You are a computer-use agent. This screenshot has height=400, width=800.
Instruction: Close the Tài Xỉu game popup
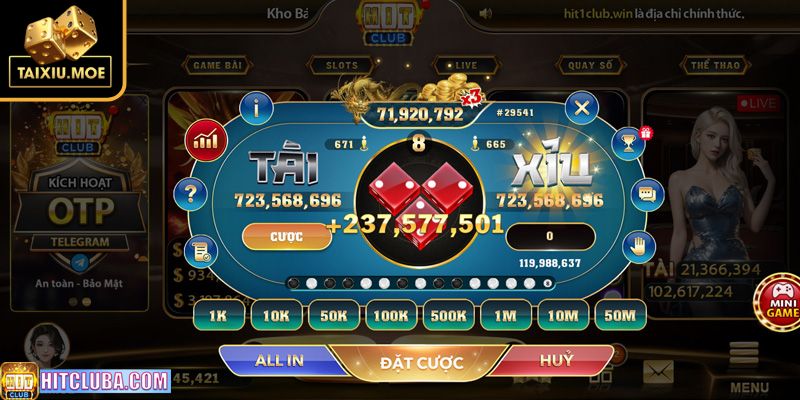point(581,106)
